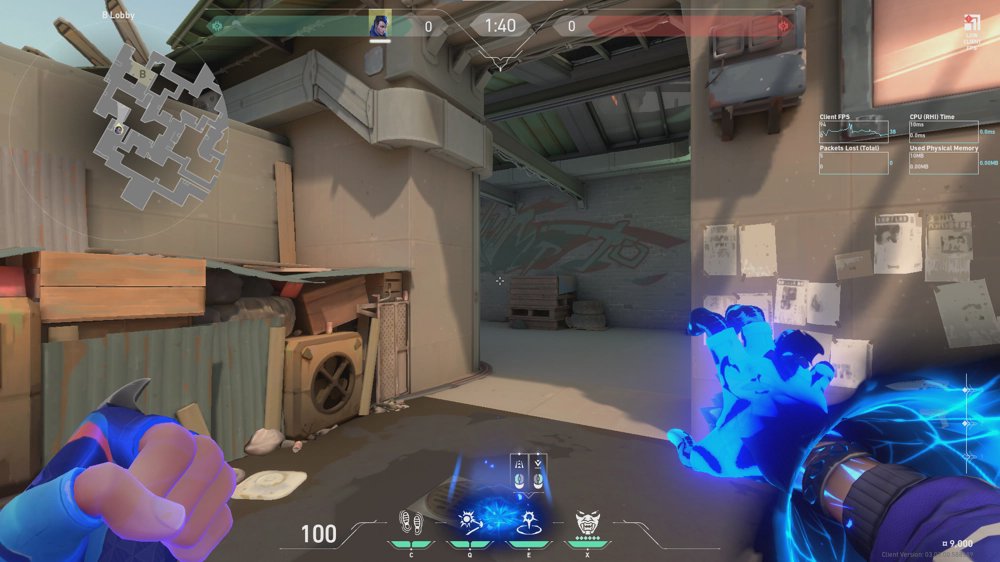The image size is (1000, 562).
Task: Use the Gatecrash teleport ability
Action: point(529,521)
